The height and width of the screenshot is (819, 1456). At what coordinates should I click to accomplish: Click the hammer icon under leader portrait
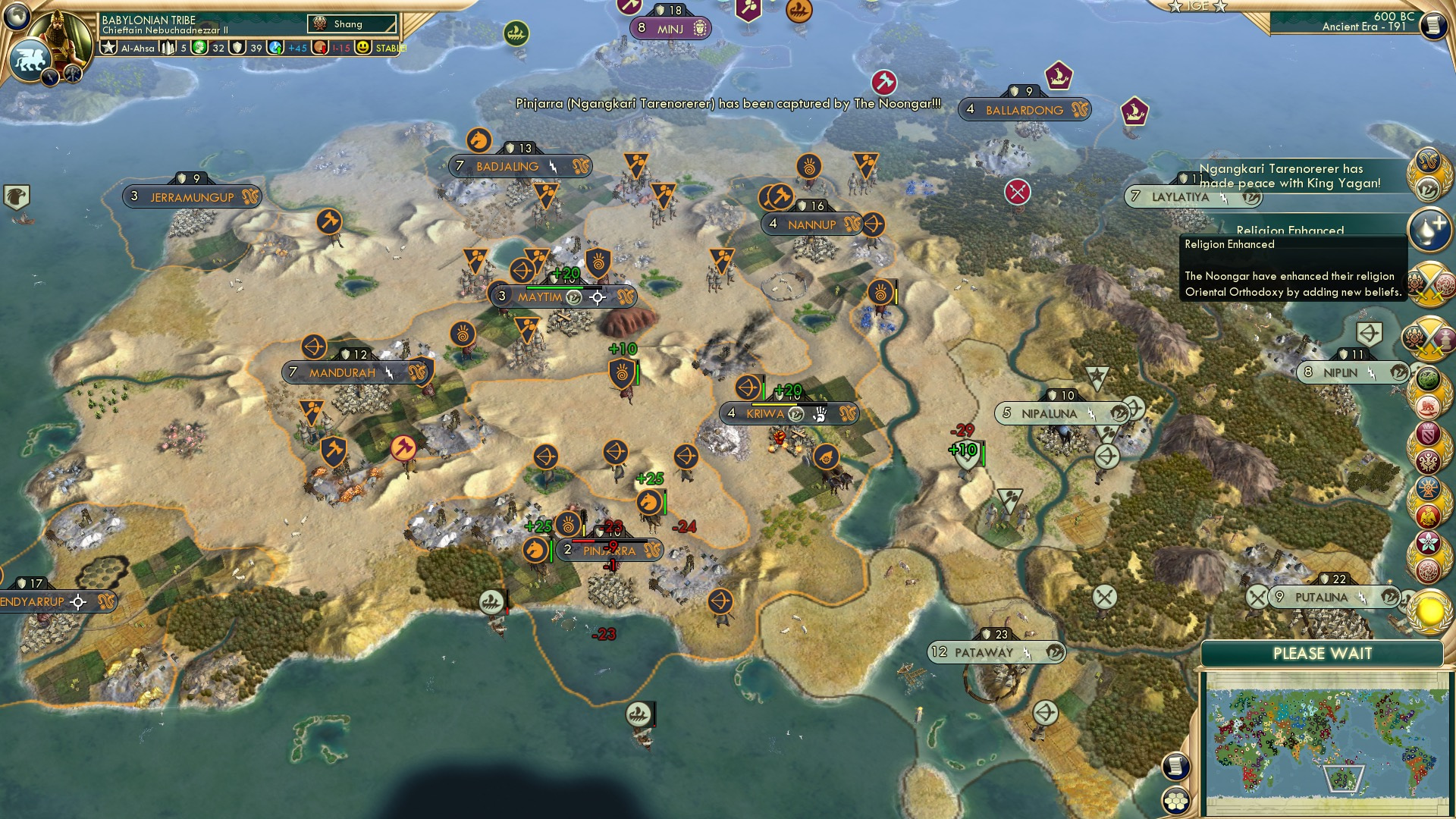72,74
